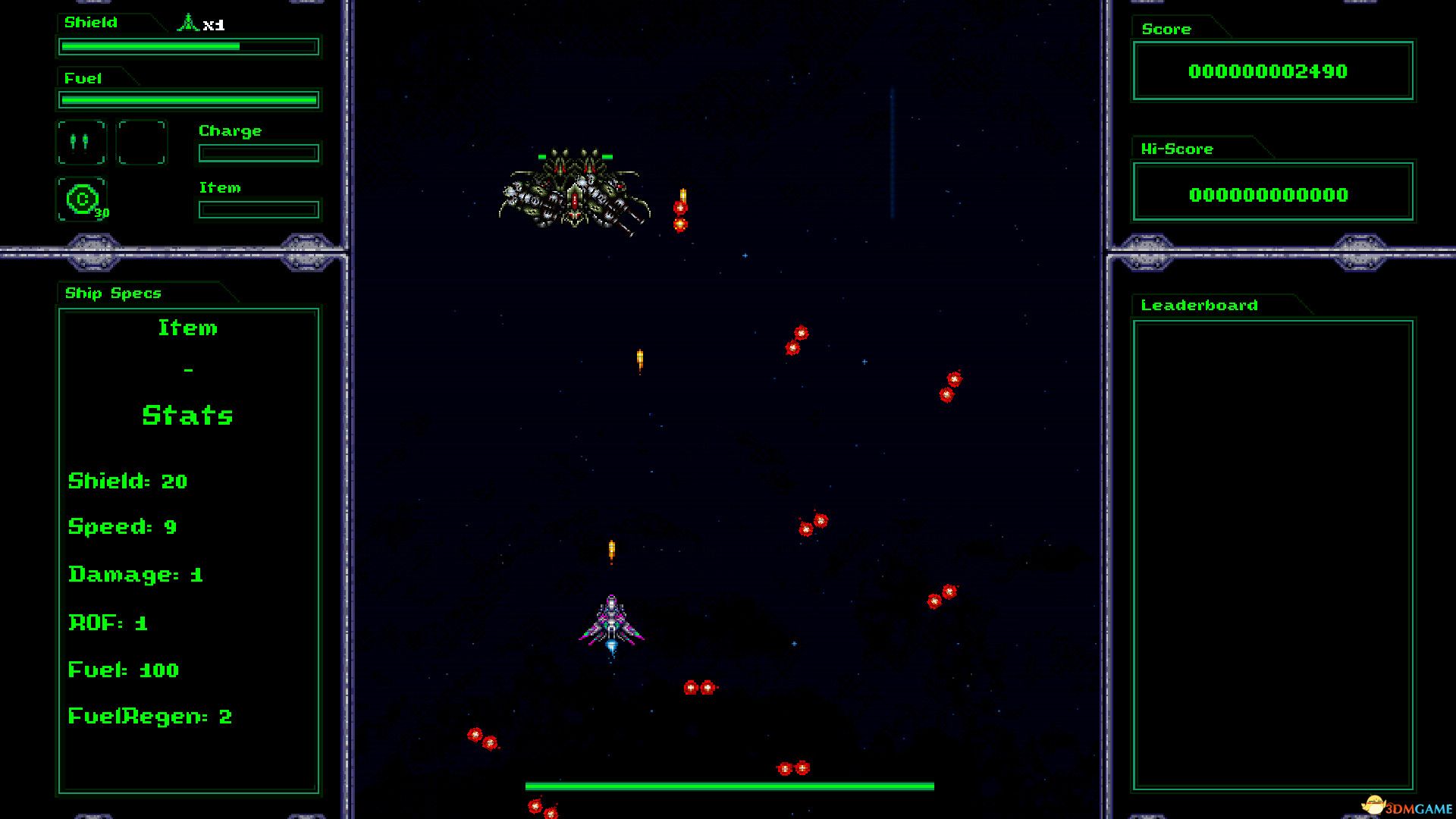The height and width of the screenshot is (819, 1456).
Task: Click the Shield: 20 stat entry
Action: click(x=127, y=481)
